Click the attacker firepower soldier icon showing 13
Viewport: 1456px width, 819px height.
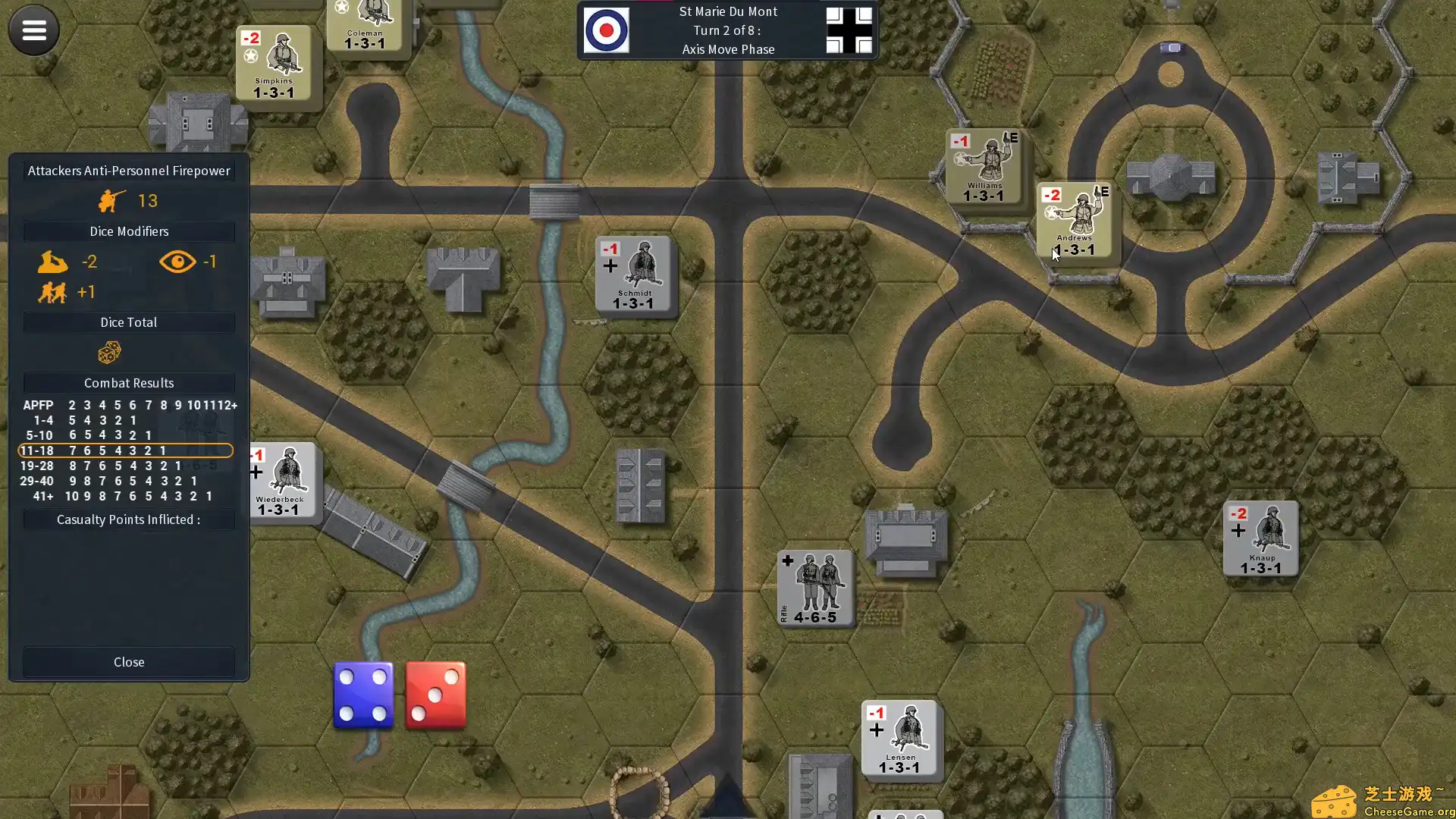click(111, 199)
